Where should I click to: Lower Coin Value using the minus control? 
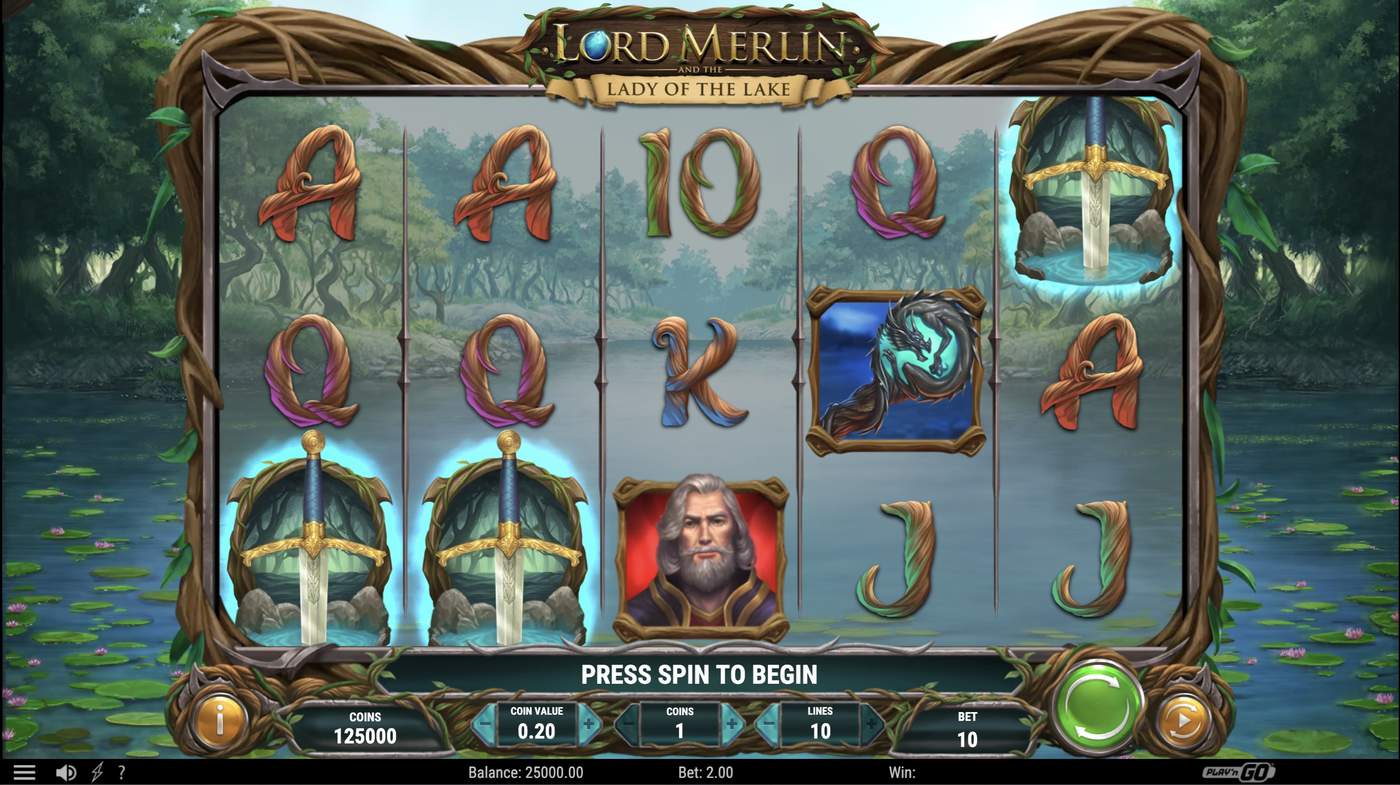coord(485,722)
